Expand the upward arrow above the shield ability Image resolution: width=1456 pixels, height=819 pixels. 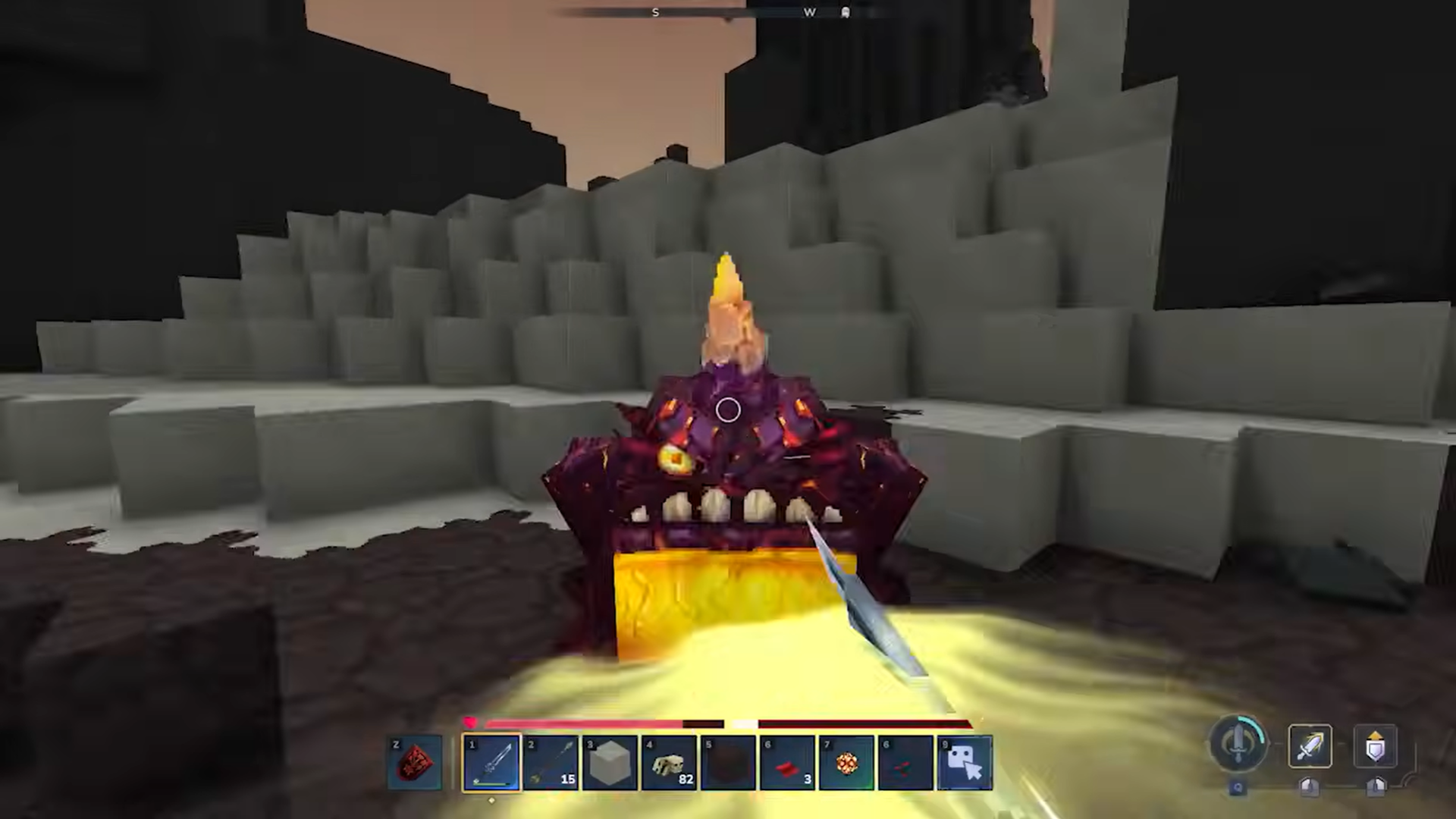pos(1376,736)
